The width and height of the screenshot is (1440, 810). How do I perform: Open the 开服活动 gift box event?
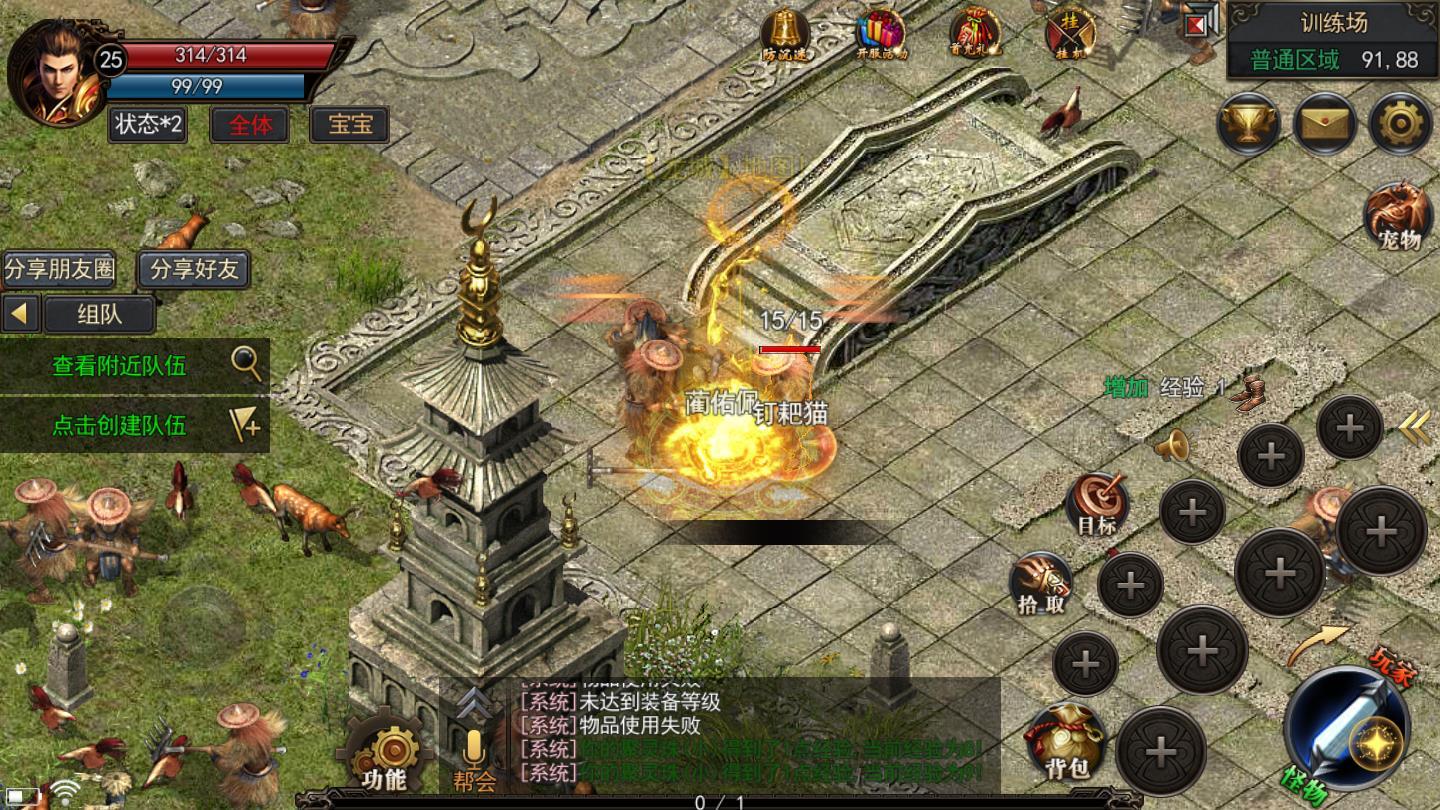click(x=880, y=35)
